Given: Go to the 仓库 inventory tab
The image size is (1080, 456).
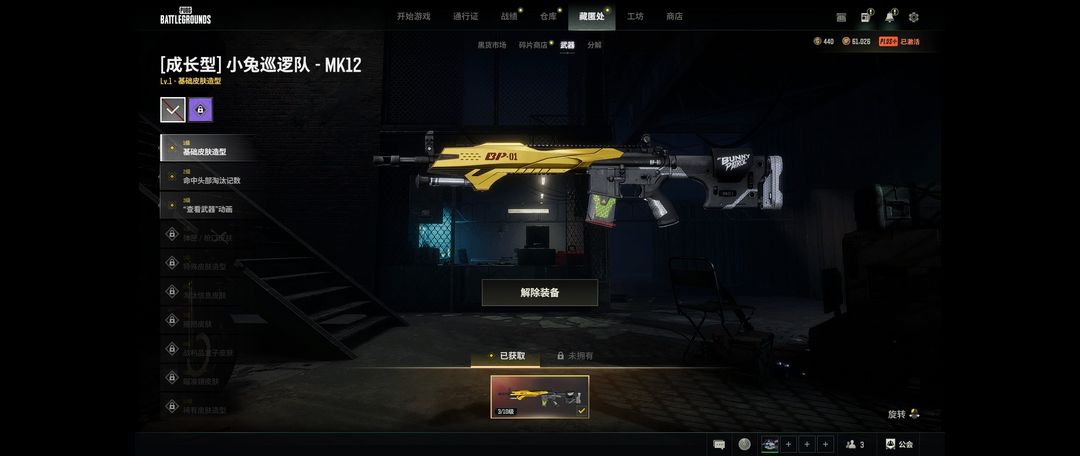Looking at the screenshot, I should coord(548,16).
